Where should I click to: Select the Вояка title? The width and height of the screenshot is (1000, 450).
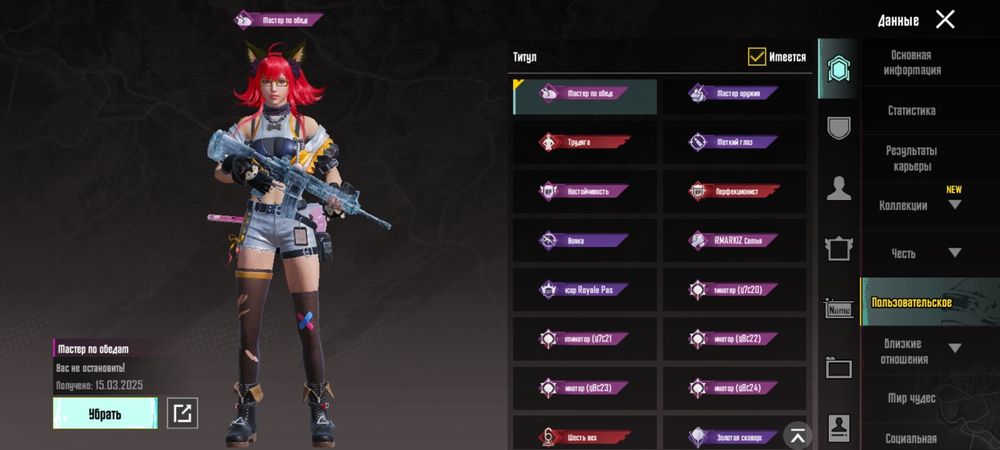585,240
